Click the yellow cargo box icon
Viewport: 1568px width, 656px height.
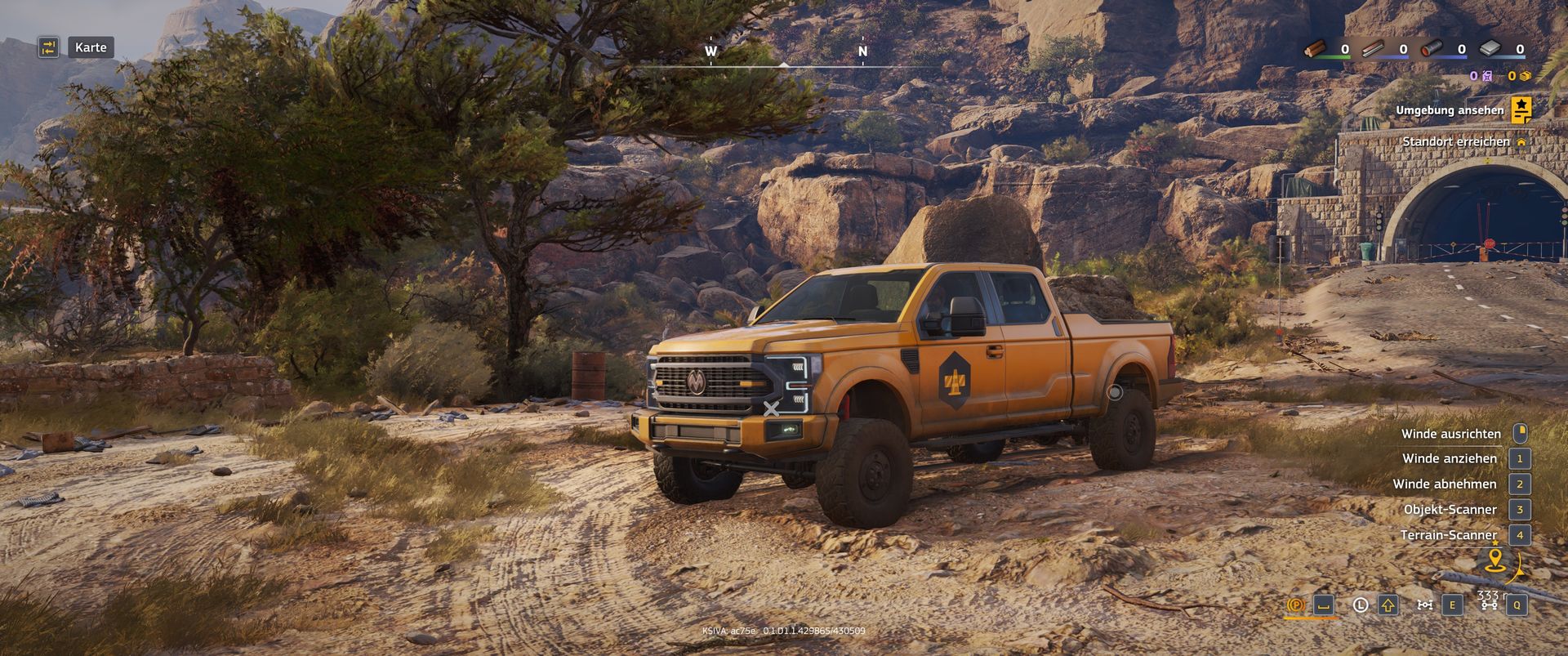tap(1524, 76)
